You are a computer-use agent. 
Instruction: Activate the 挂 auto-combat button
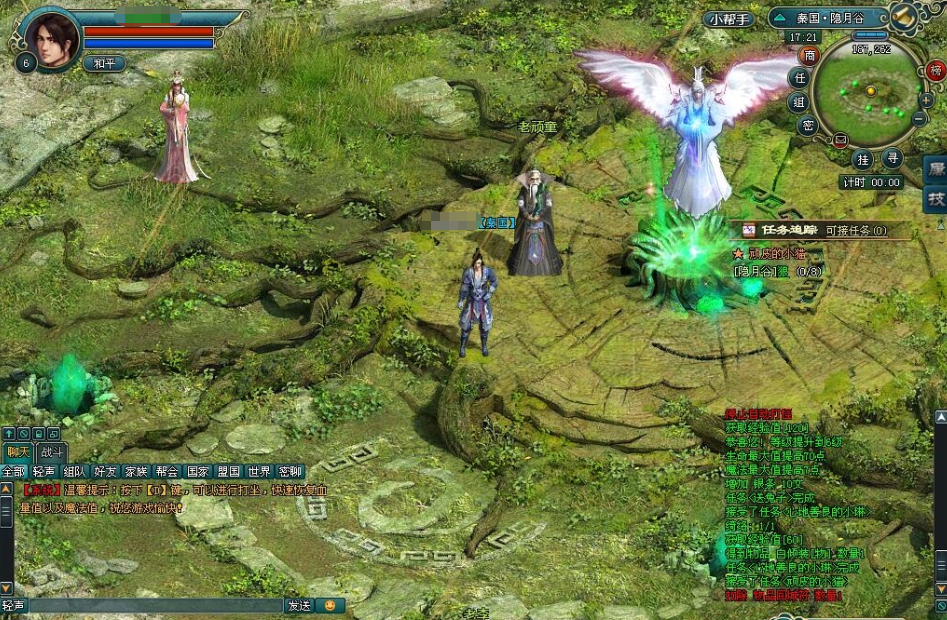click(x=863, y=159)
